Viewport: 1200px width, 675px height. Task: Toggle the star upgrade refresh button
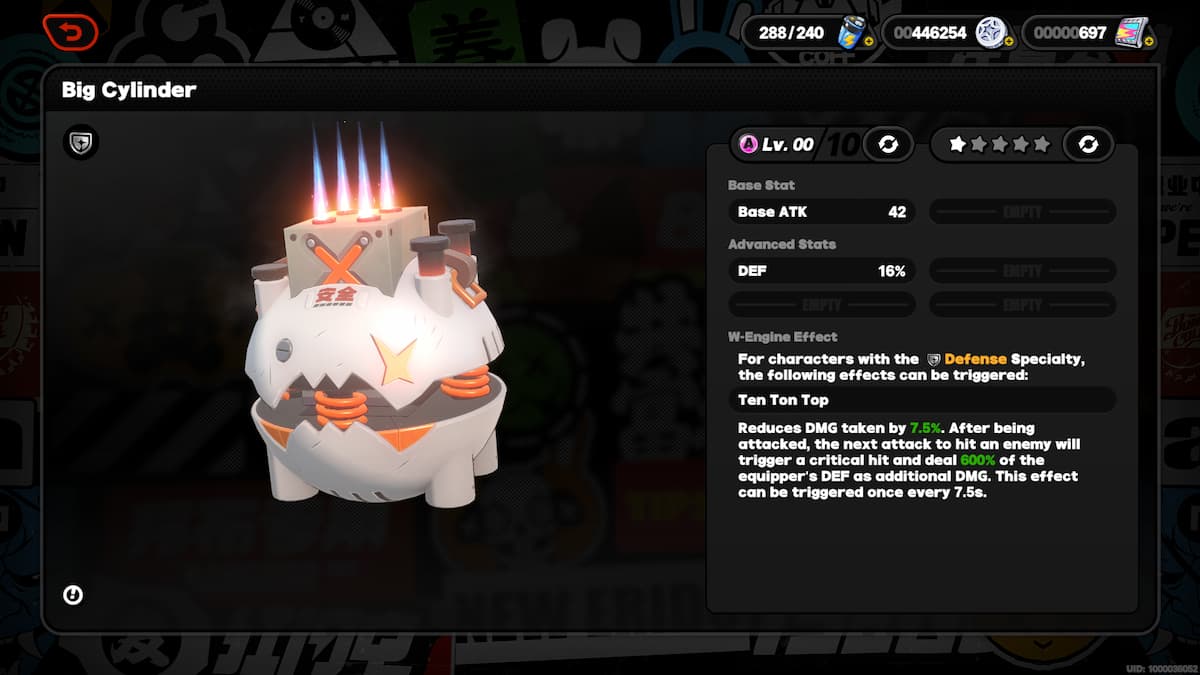(1088, 144)
